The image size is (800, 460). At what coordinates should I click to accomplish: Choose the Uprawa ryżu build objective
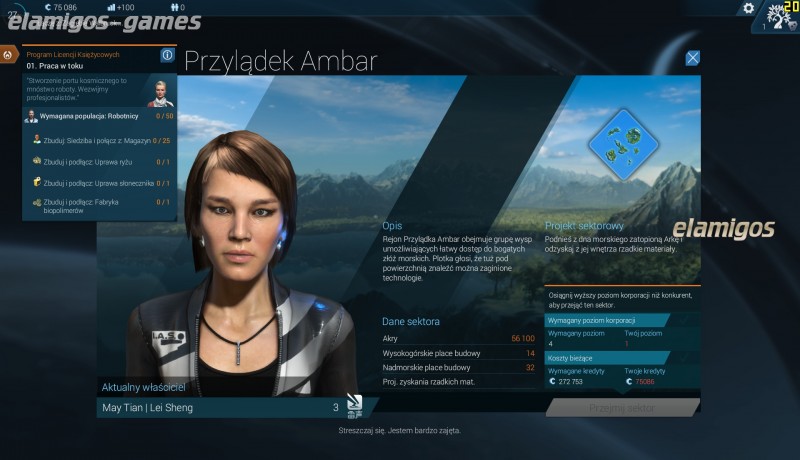click(x=100, y=161)
